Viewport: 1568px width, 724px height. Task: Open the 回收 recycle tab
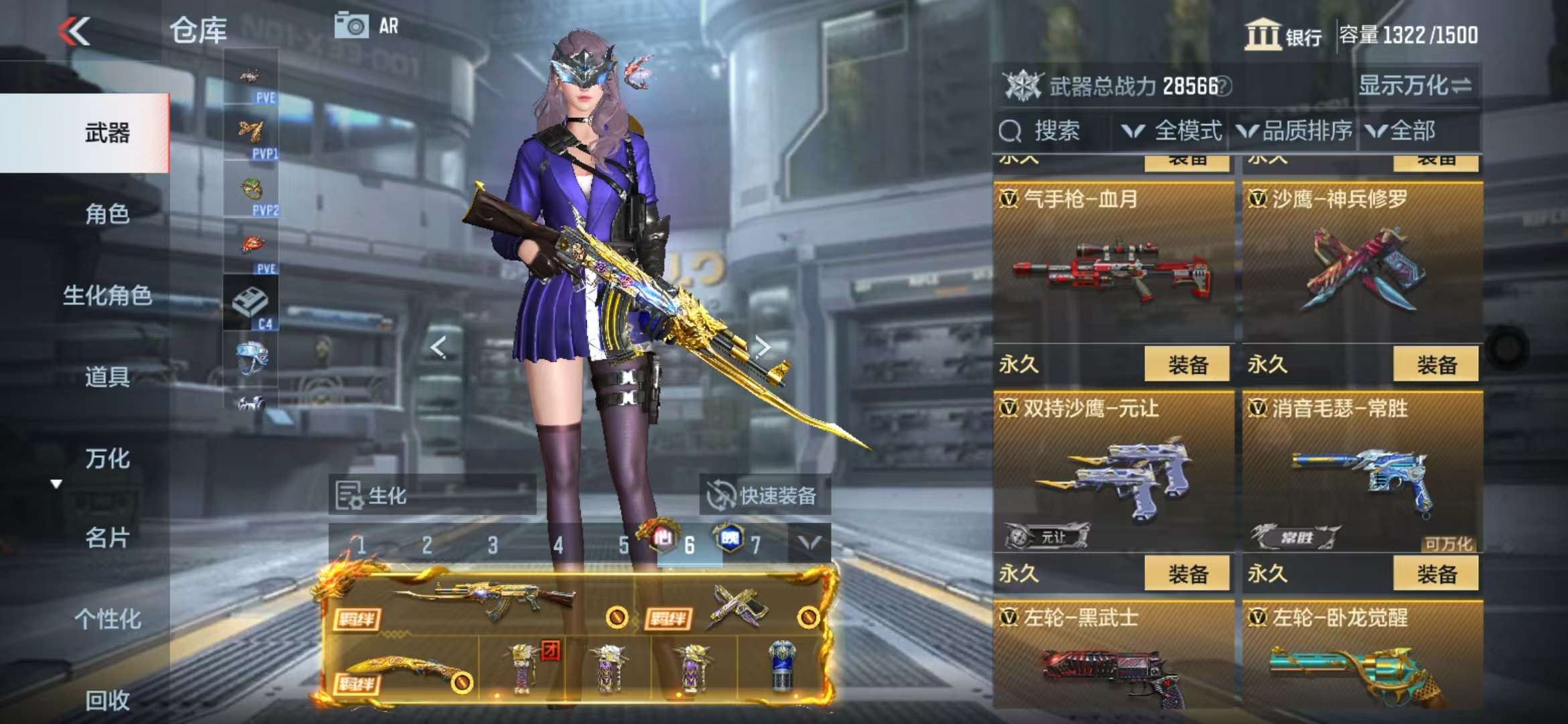[x=107, y=700]
